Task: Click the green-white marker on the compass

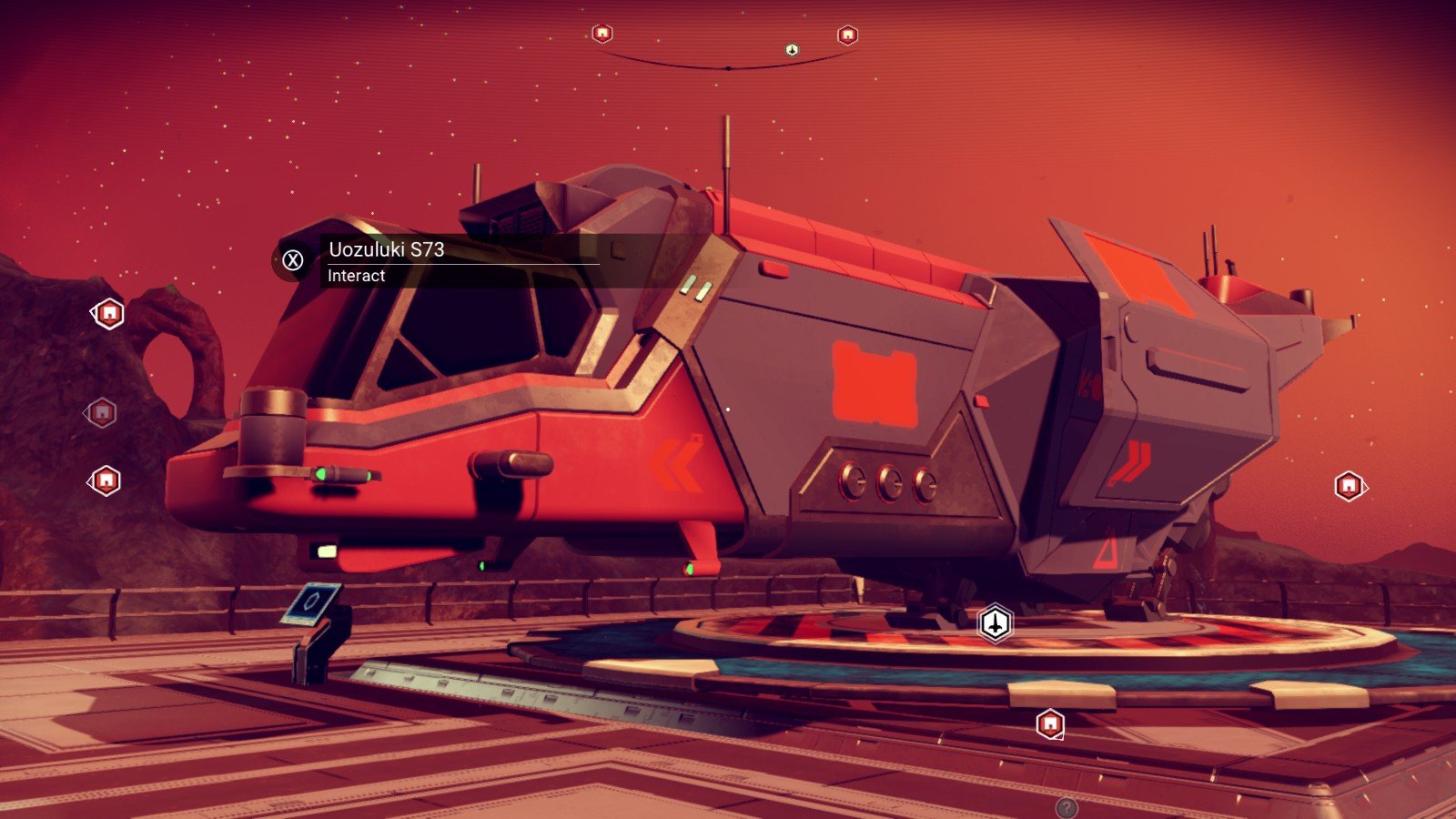Action: [792, 50]
